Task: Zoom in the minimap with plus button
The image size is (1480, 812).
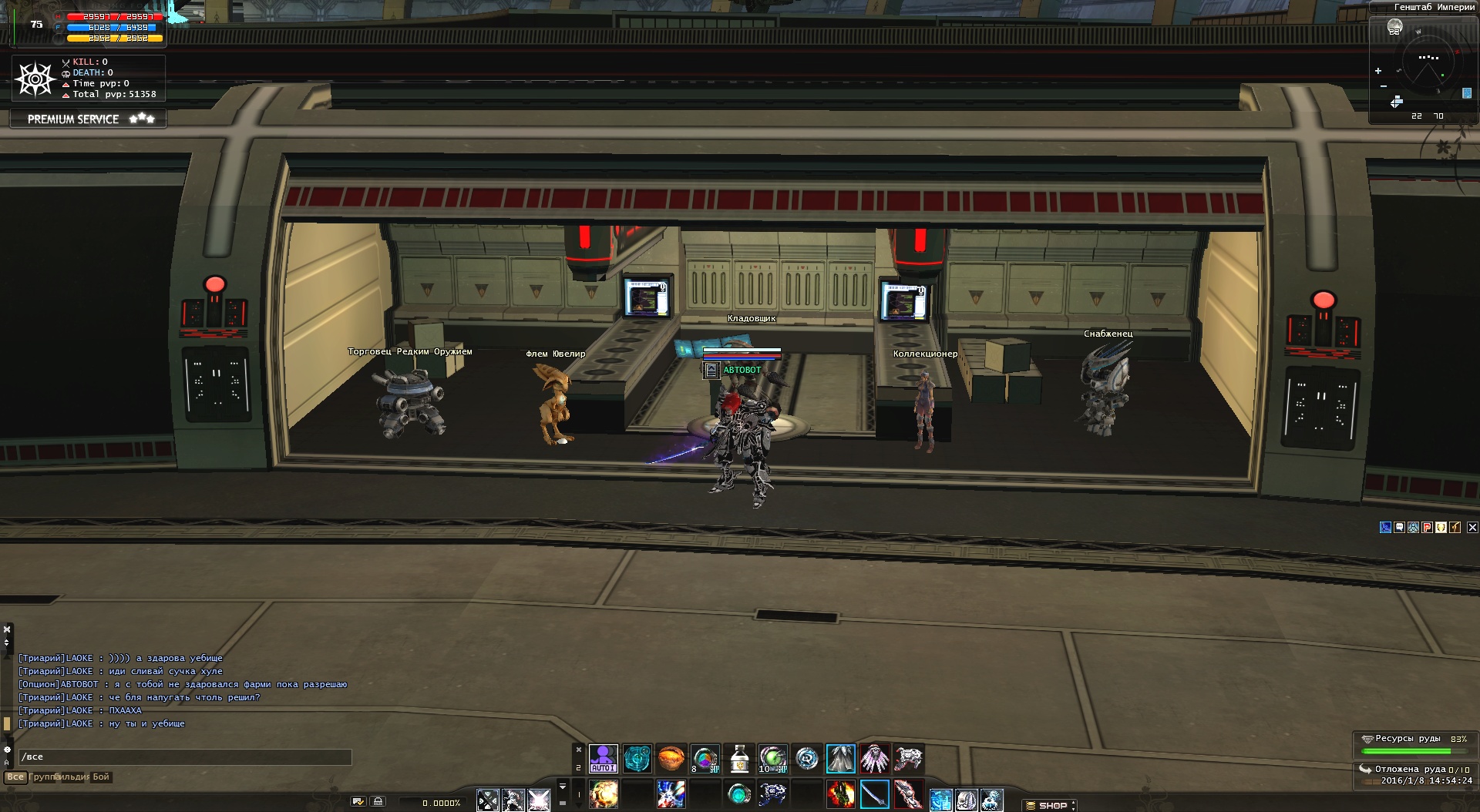Action: click(1378, 71)
